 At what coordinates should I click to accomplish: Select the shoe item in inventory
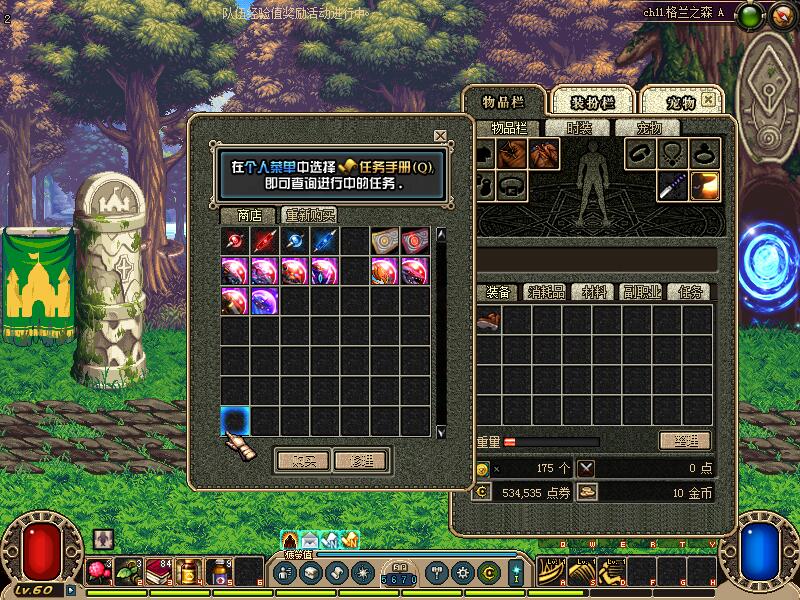pos(488,320)
